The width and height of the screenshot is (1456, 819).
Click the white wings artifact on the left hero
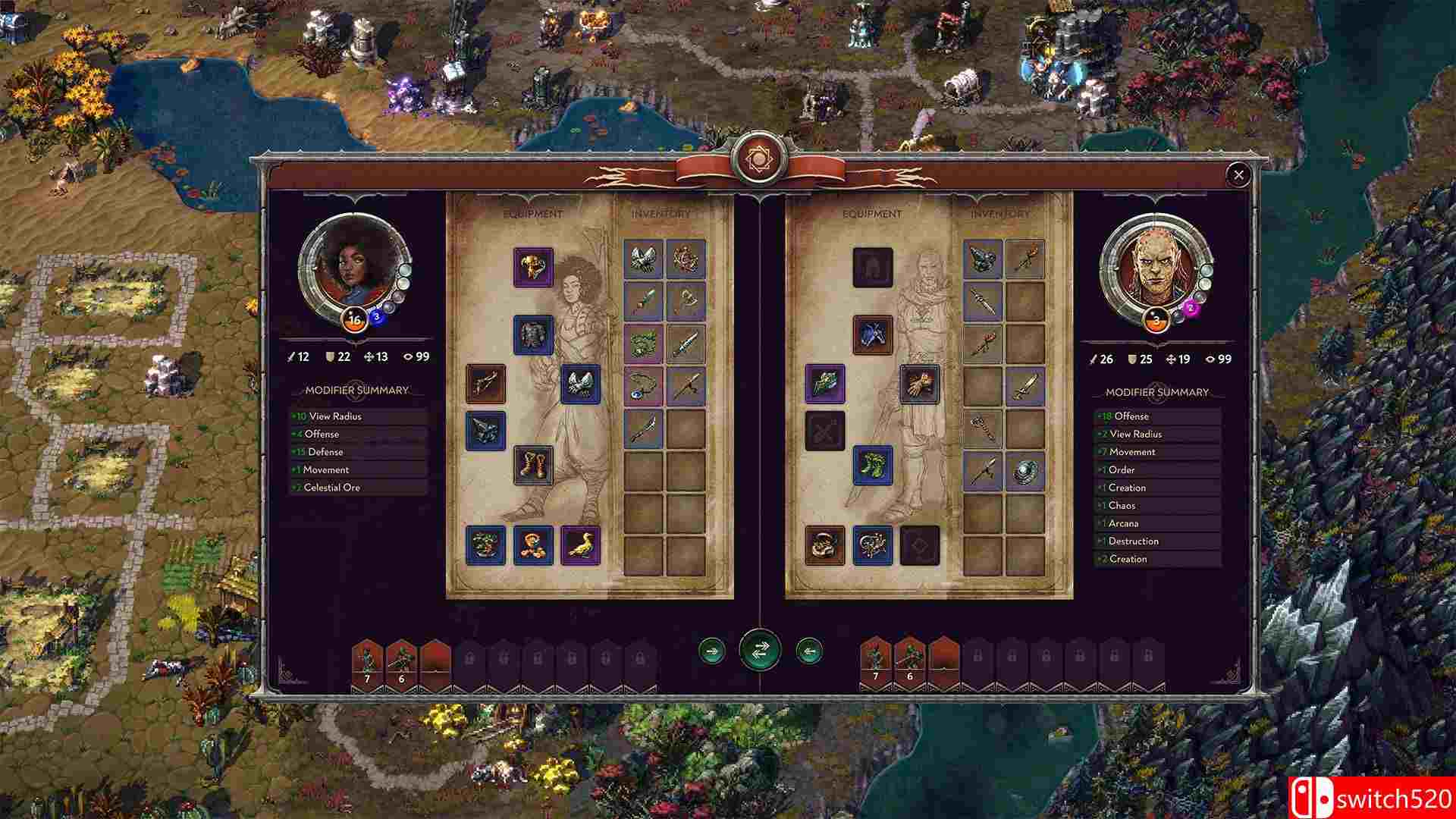click(582, 384)
